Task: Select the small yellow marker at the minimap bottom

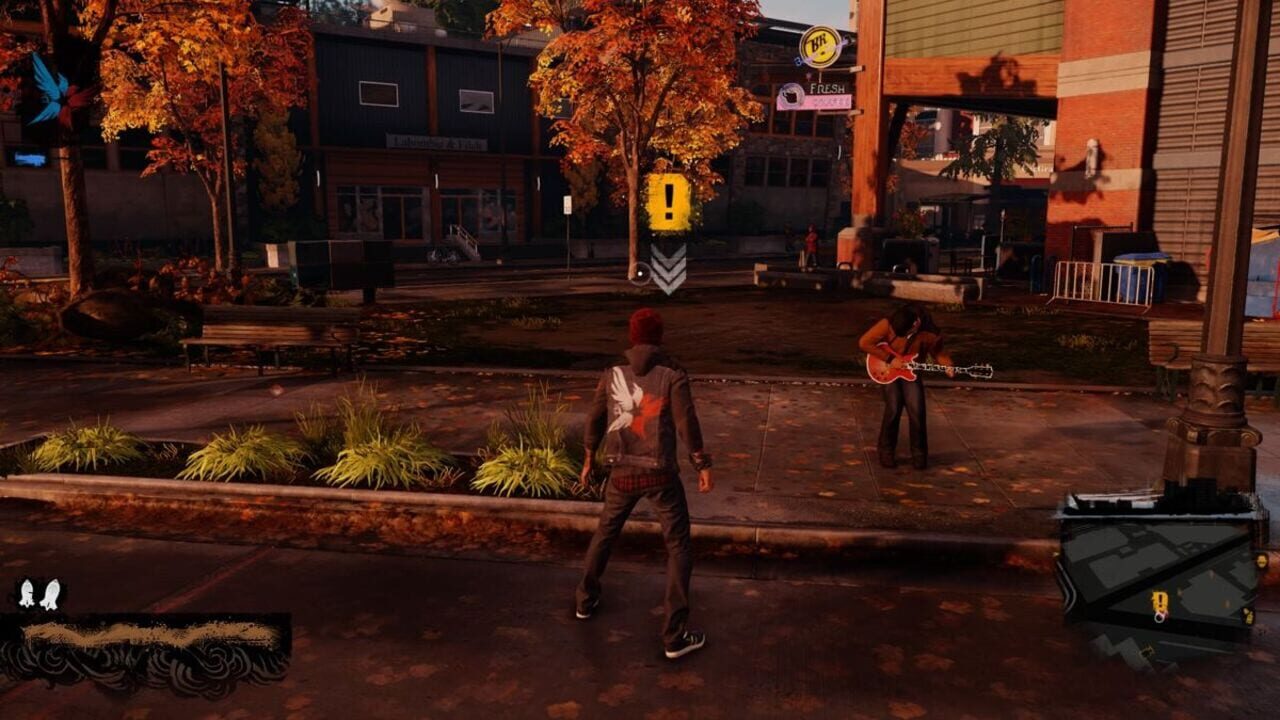Action: (1148, 652)
